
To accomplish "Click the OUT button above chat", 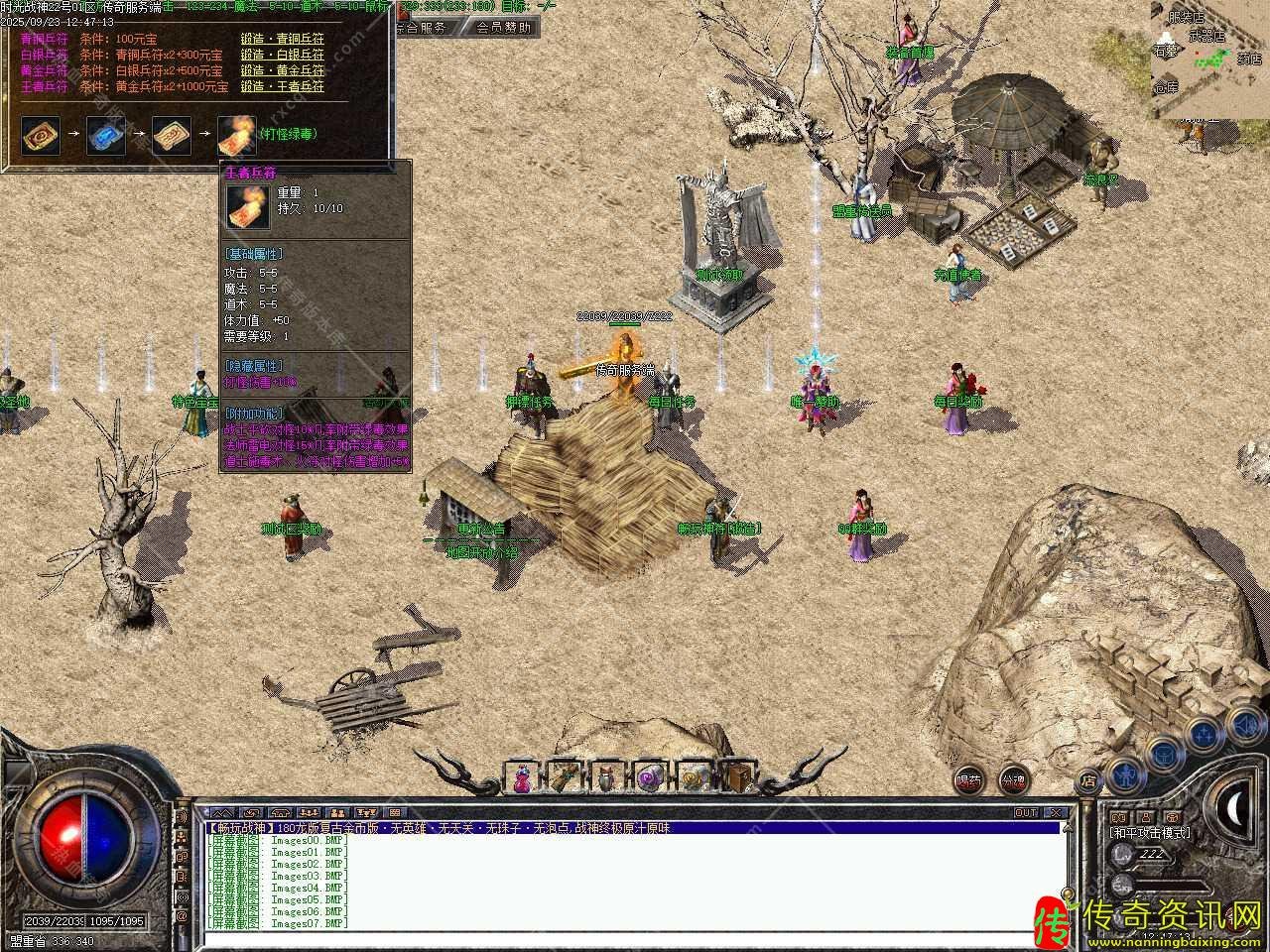I will pyautogui.click(x=1026, y=812).
